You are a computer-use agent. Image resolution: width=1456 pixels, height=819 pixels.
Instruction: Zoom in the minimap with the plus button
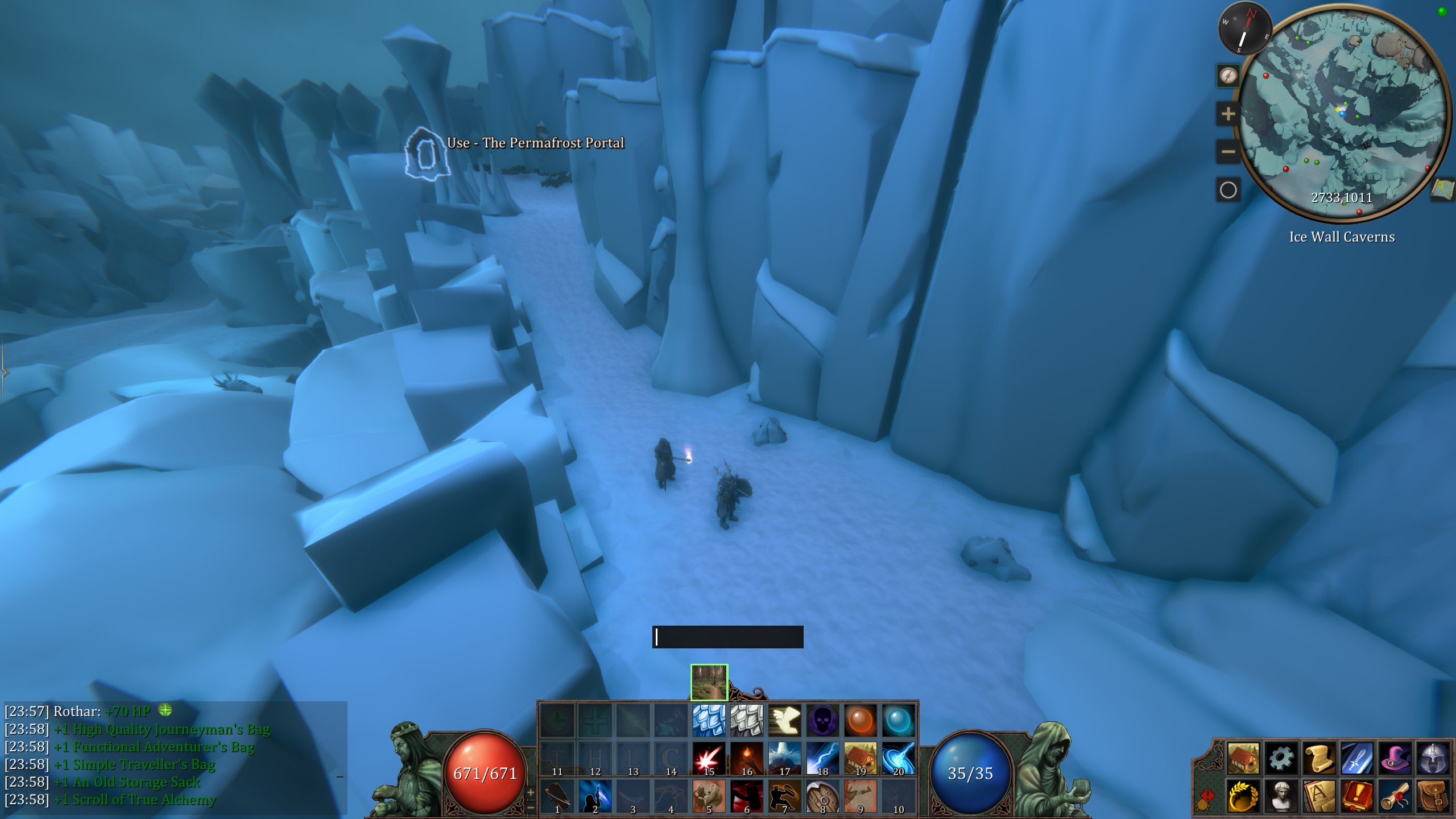pyautogui.click(x=1228, y=114)
